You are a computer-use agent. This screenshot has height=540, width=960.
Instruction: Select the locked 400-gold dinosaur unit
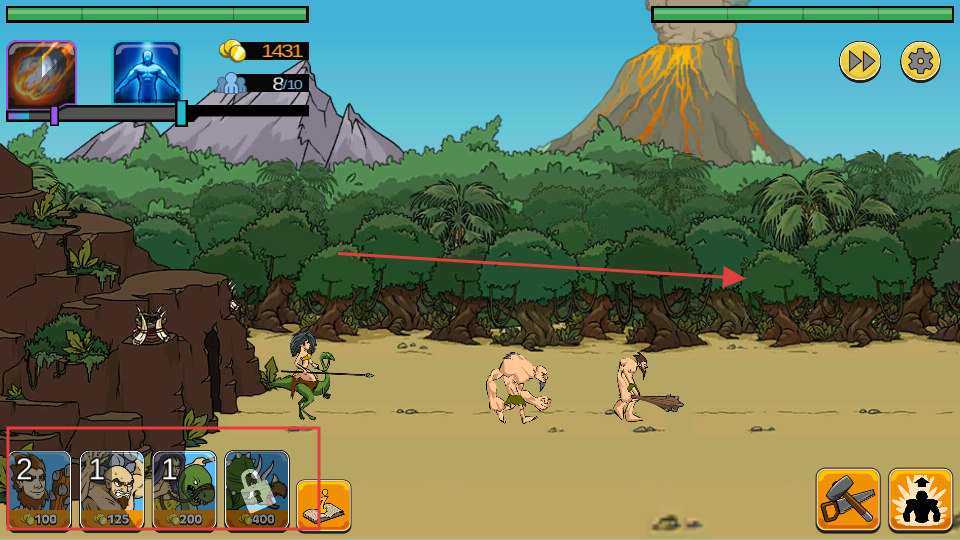point(257,489)
